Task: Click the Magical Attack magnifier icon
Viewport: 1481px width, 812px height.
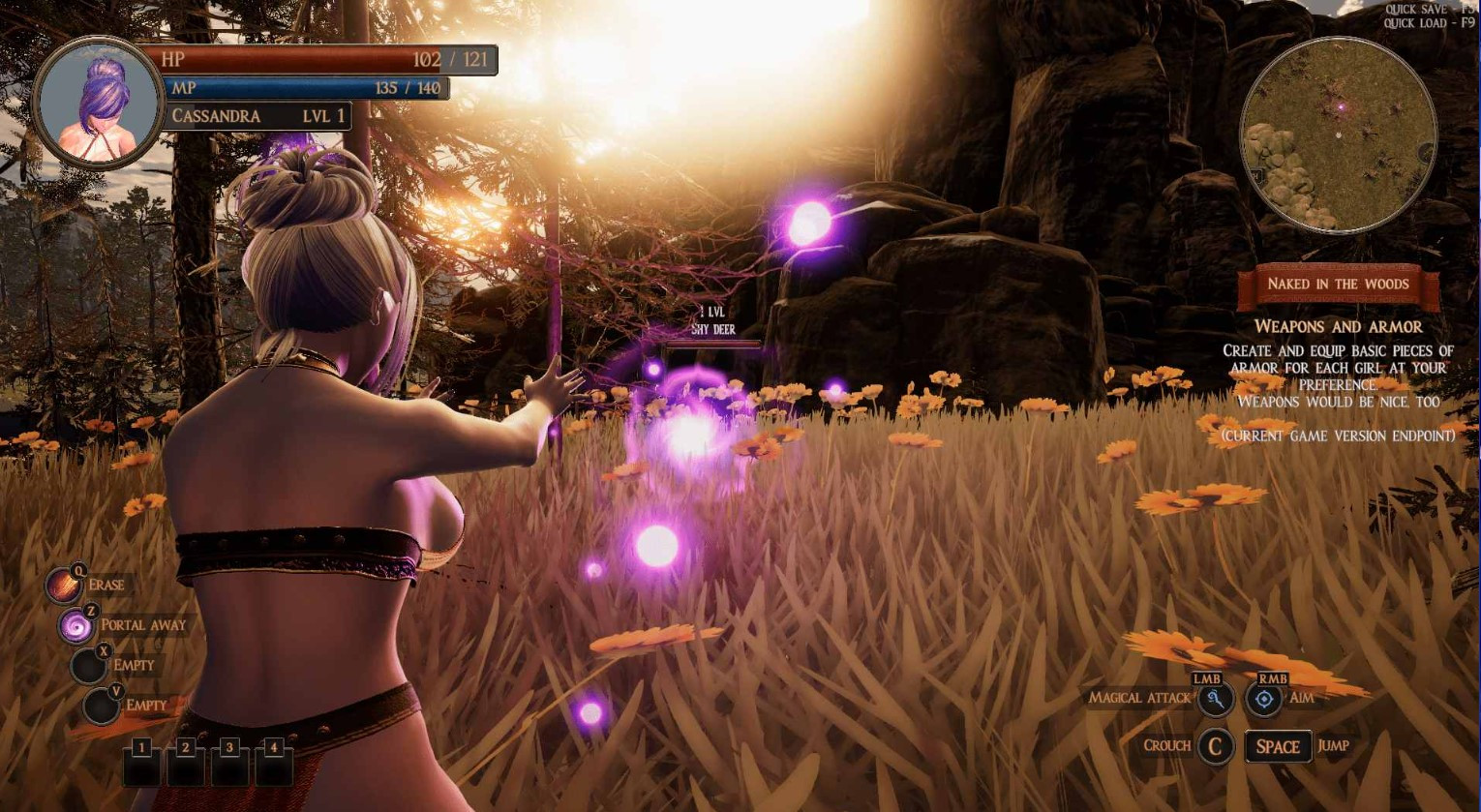Action: click(x=1214, y=699)
